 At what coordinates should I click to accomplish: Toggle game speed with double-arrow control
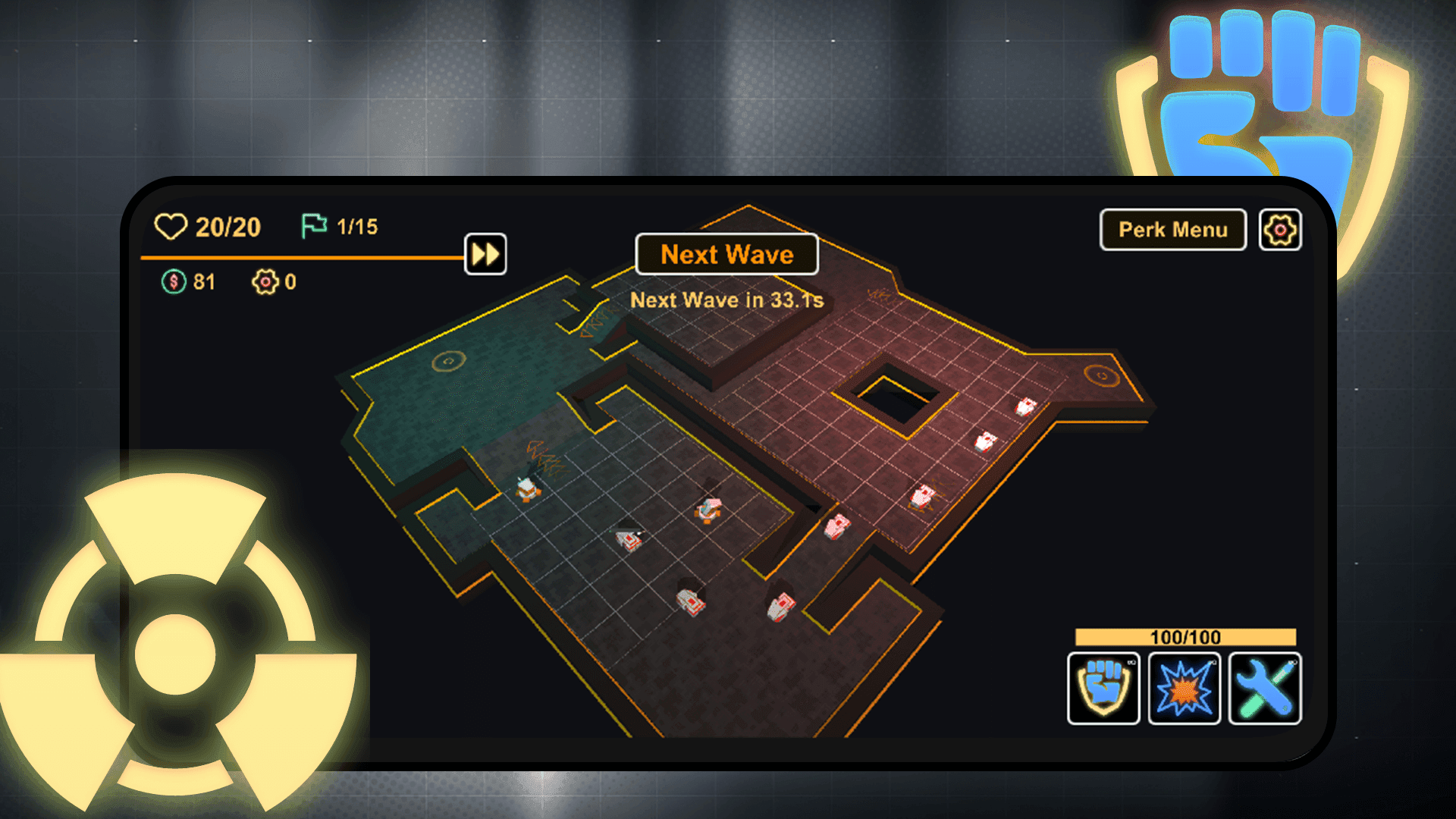[485, 253]
